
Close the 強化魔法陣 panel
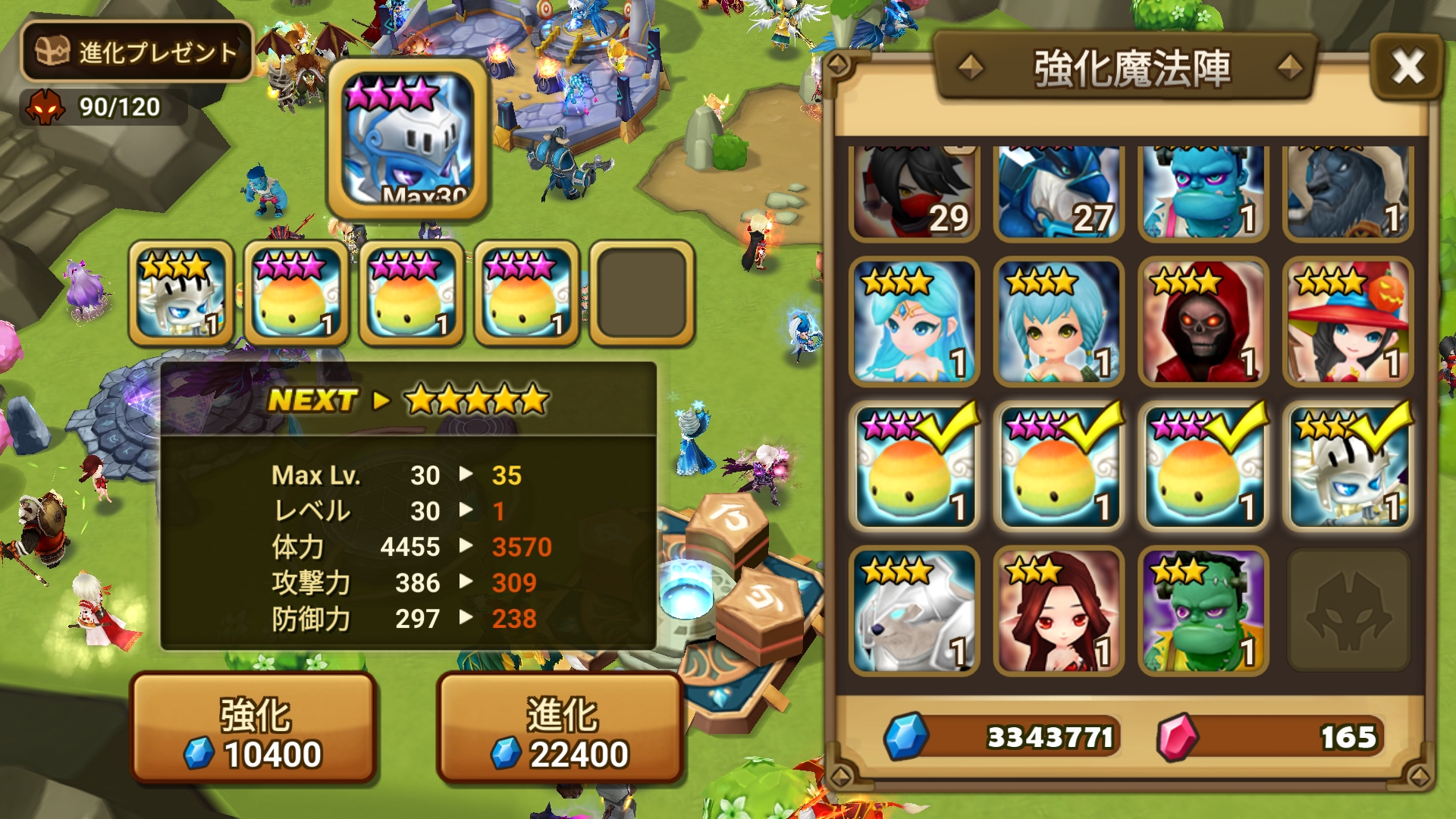click(x=1407, y=67)
